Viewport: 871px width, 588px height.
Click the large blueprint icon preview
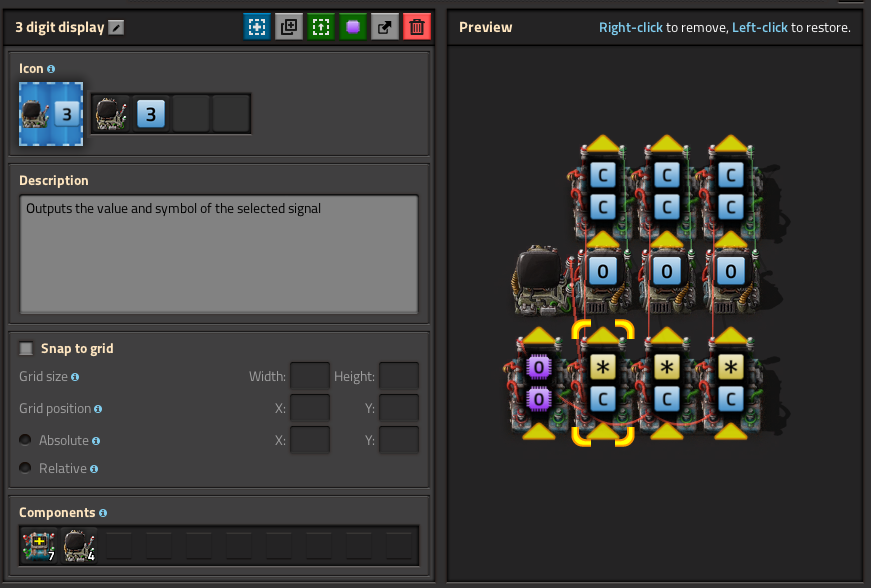52,114
